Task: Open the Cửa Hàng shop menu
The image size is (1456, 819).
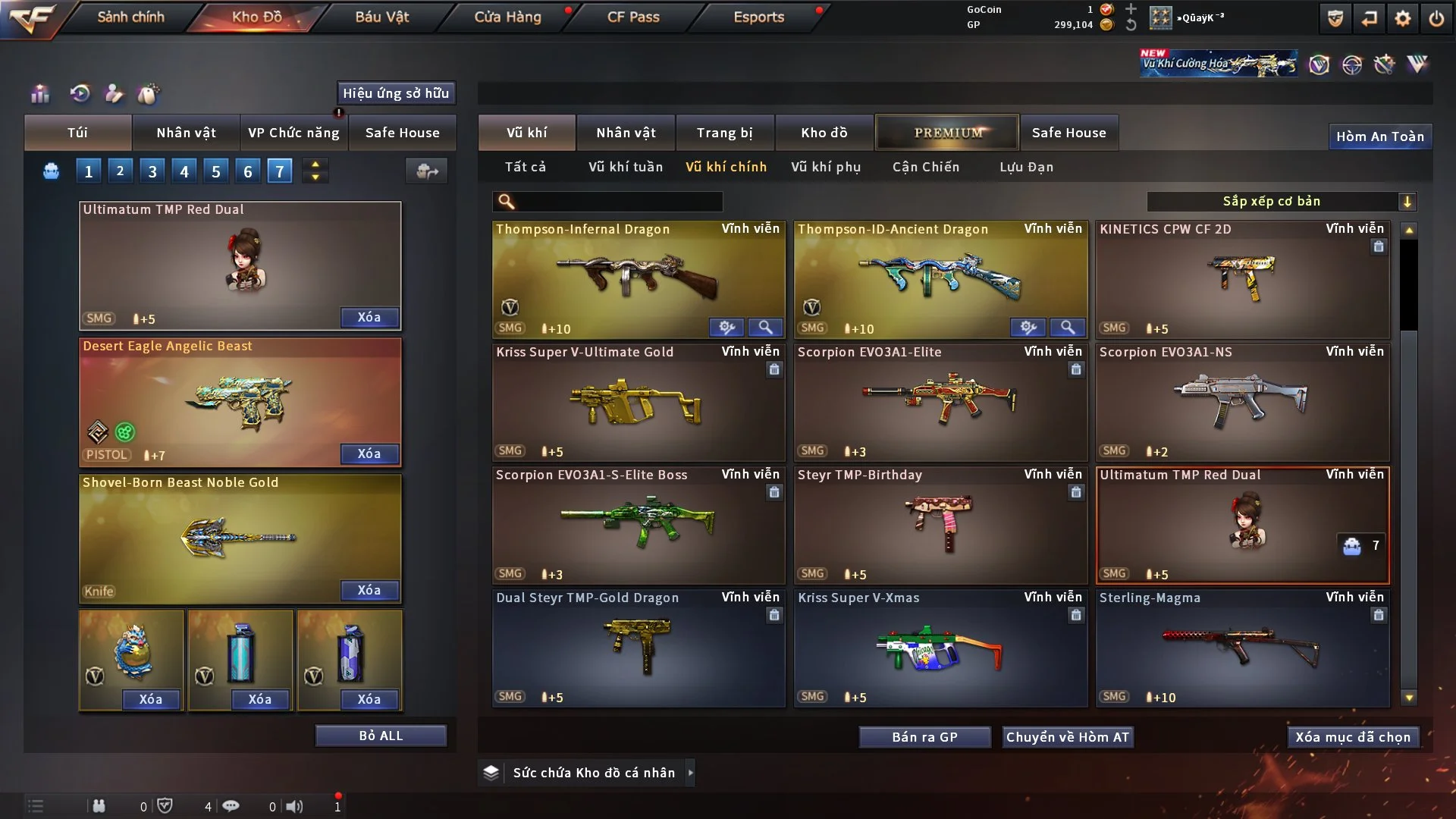Action: 507,17
